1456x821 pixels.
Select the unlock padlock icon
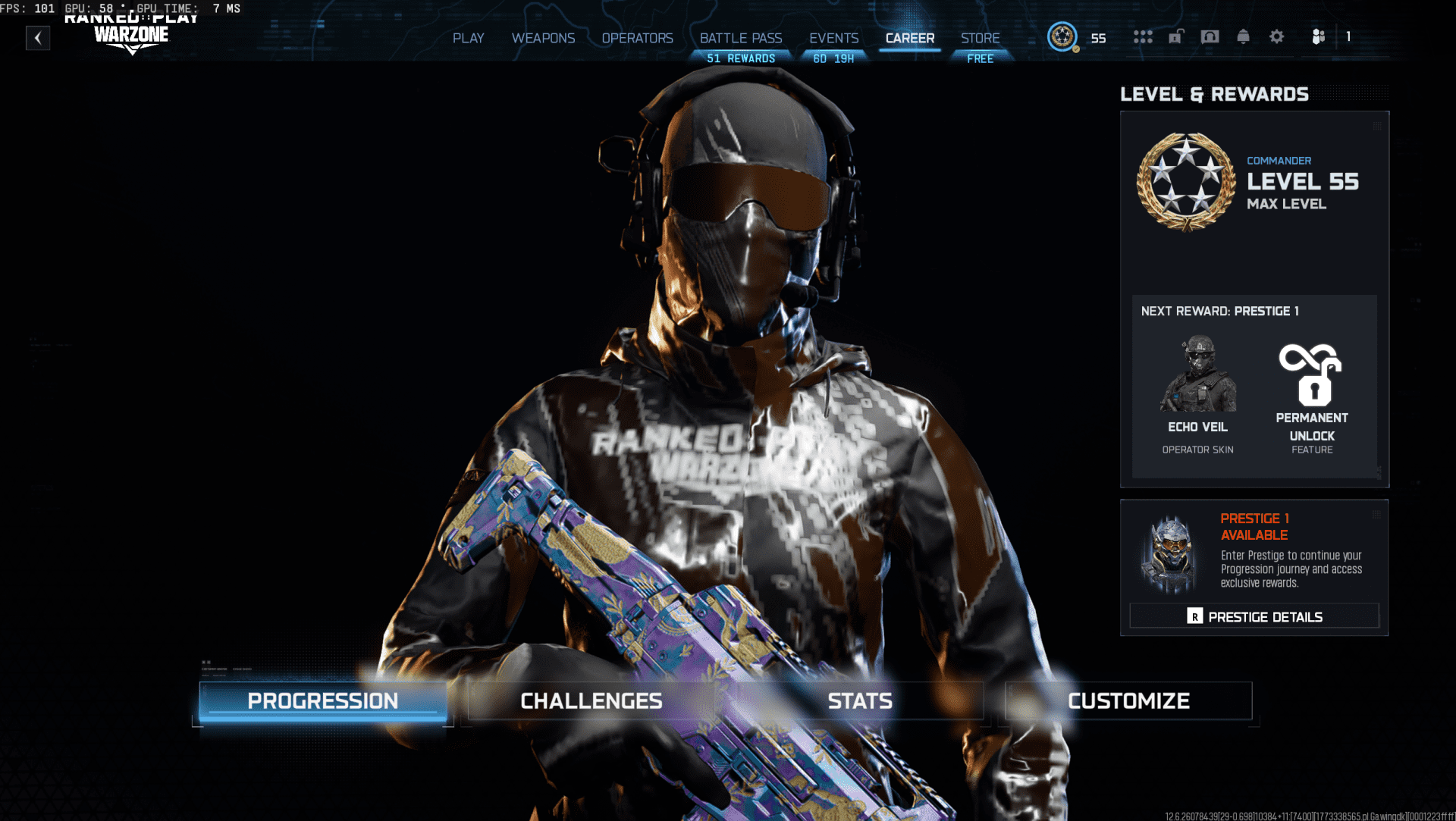(x=1177, y=36)
